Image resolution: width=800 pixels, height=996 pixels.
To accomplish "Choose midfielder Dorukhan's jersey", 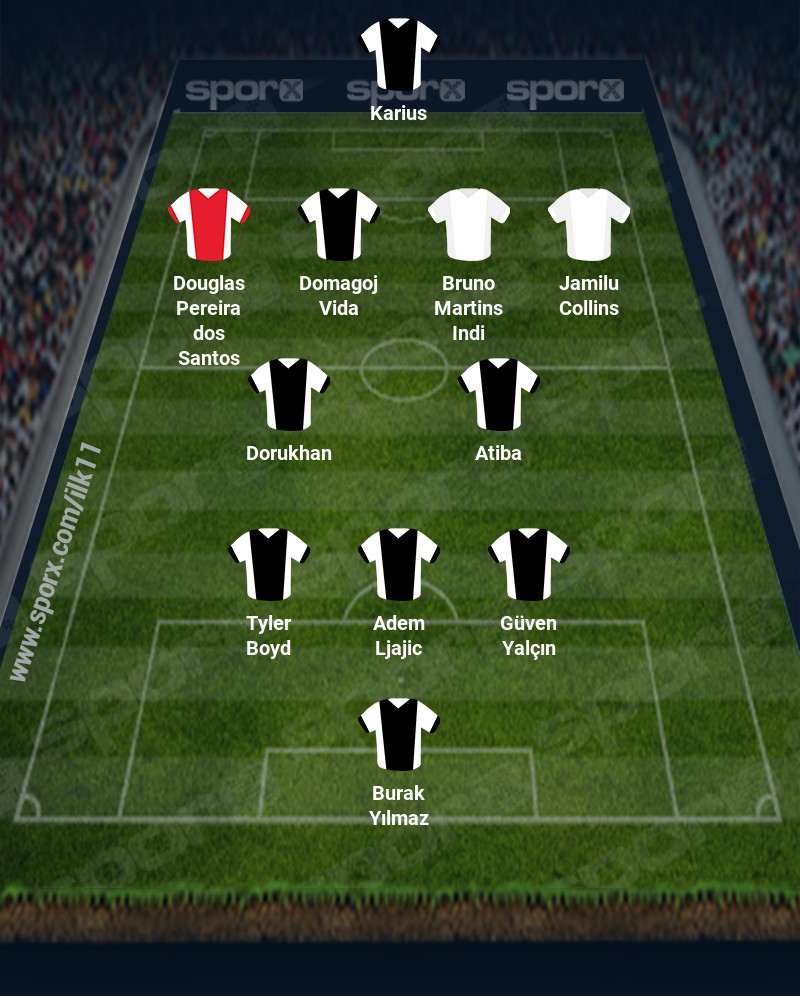I will [289, 394].
